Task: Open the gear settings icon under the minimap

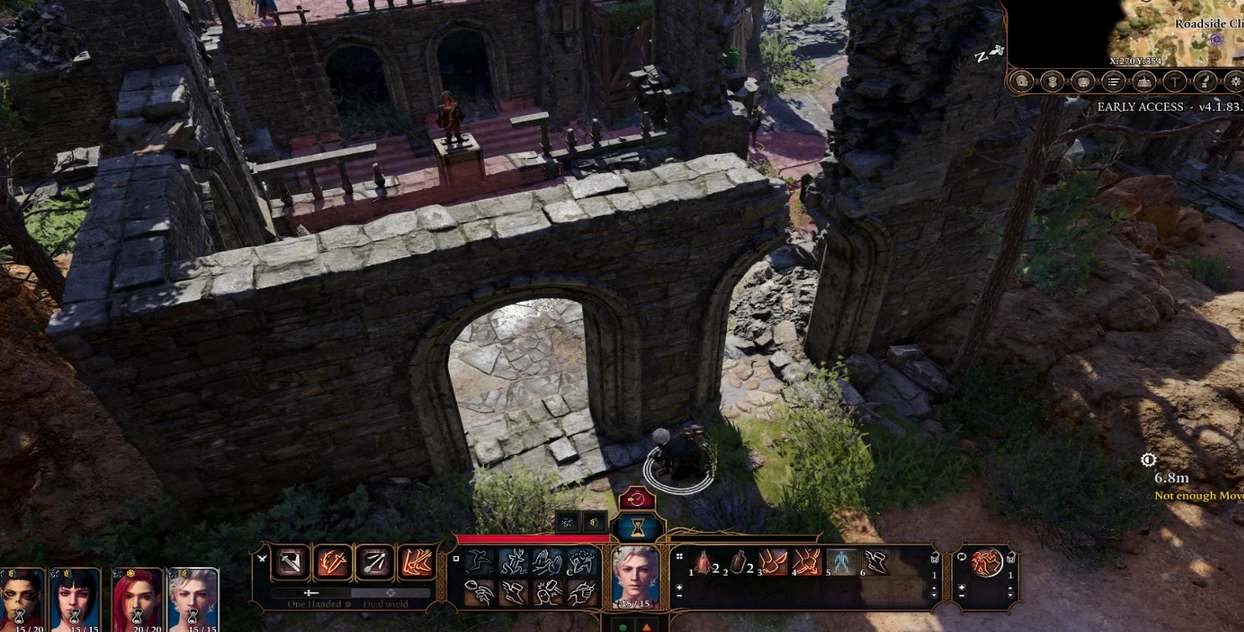Action: (x=1237, y=82)
